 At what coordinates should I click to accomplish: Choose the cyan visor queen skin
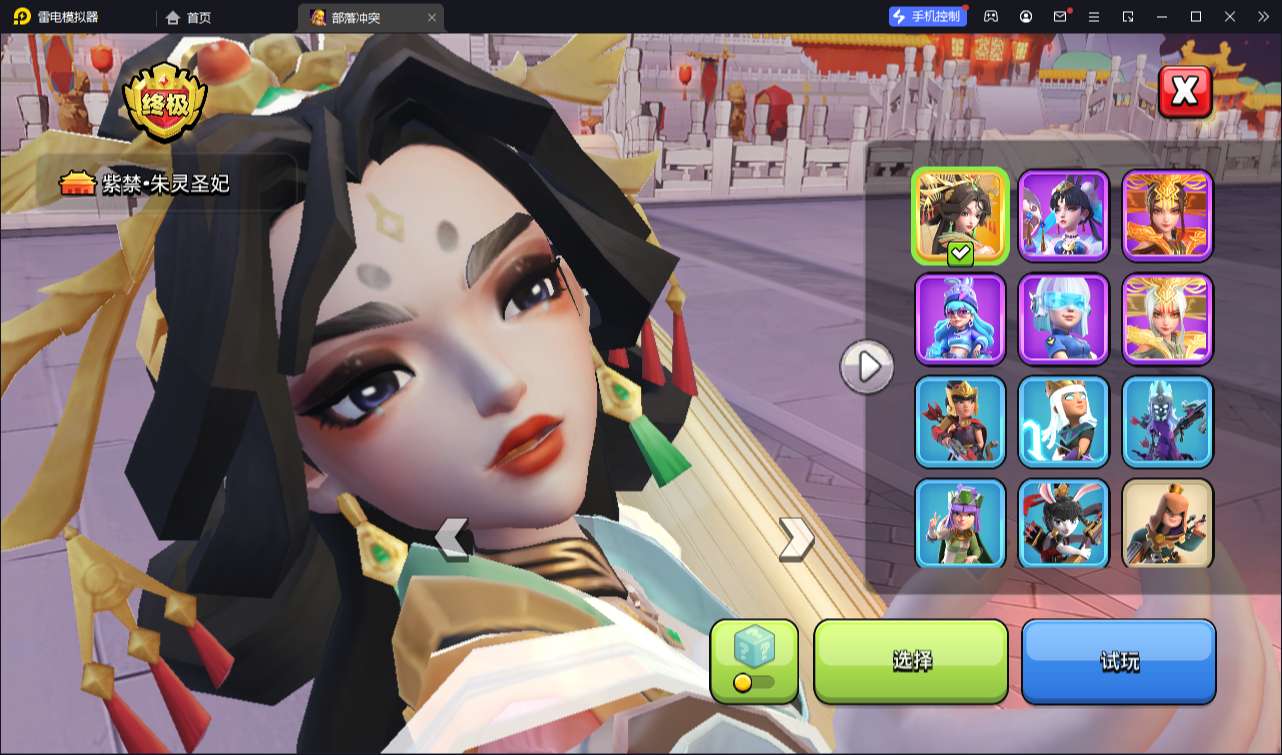point(1064,319)
